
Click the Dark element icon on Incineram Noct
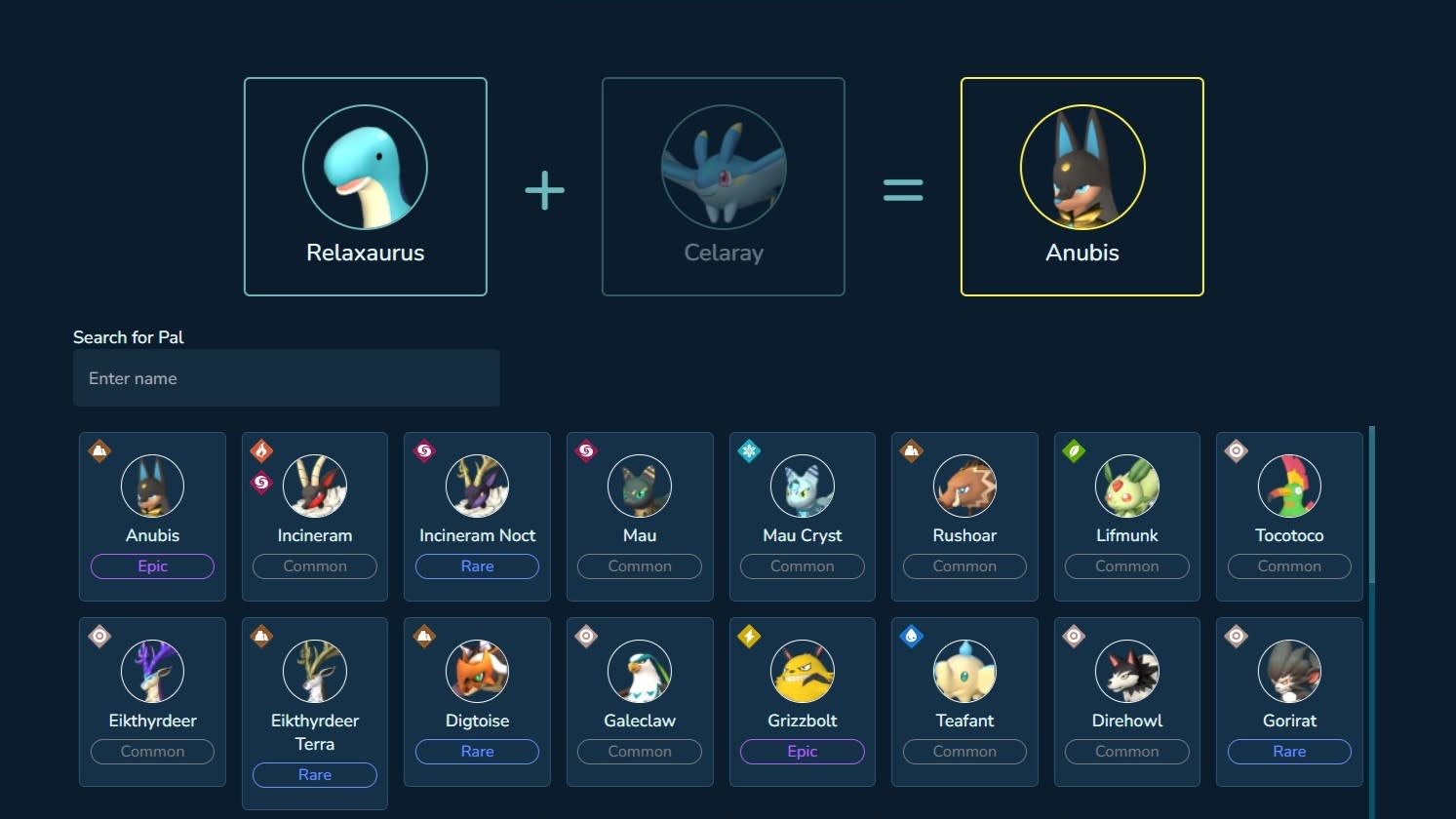pos(424,451)
